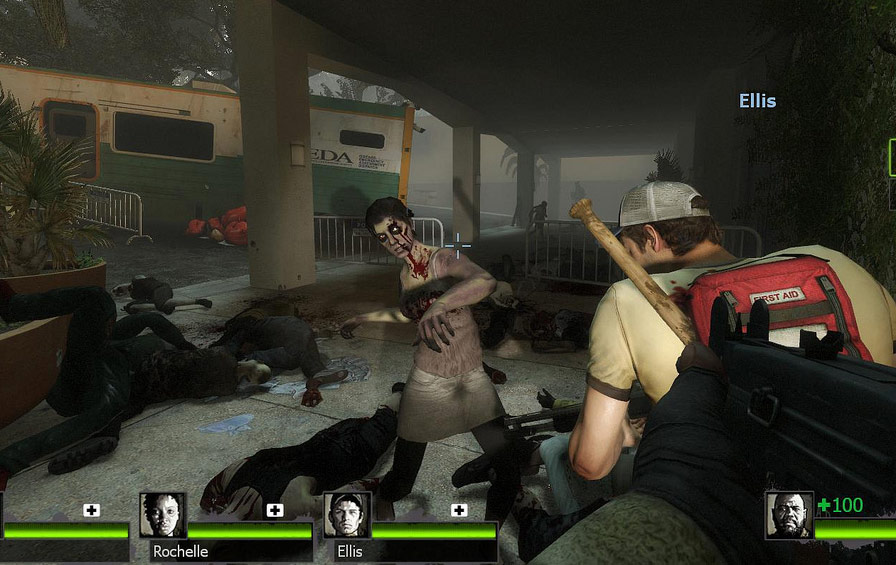Click the first aid kit icon on Rochelle's panel
896x565 pixels.
[275, 510]
